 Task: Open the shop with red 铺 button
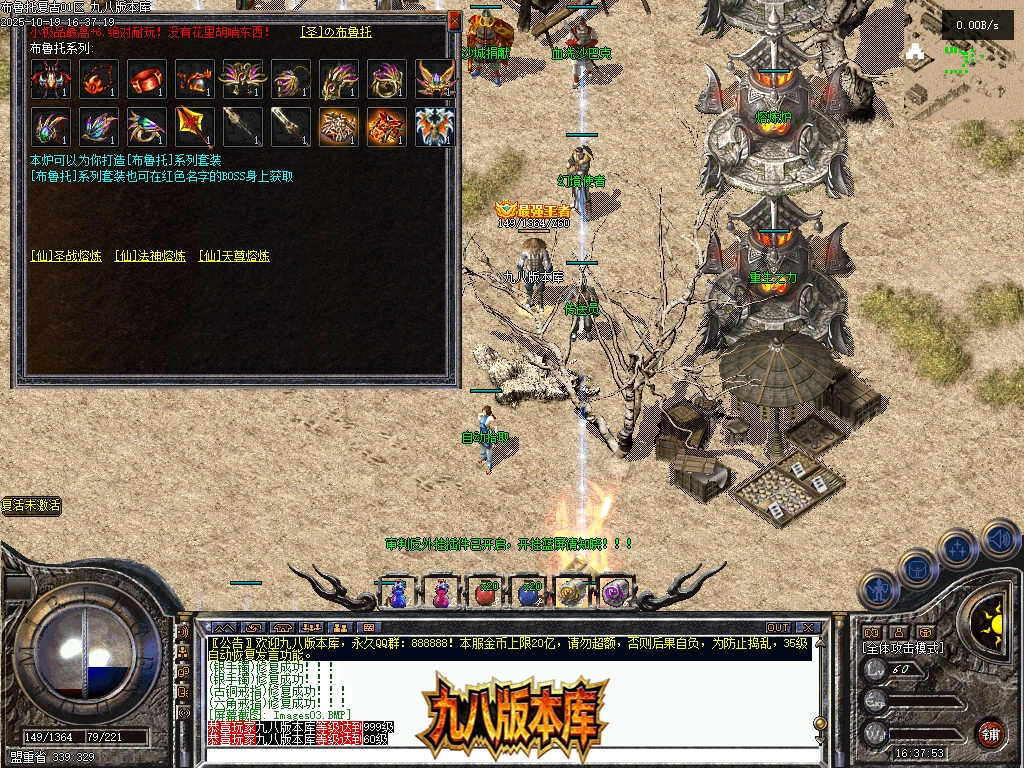click(x=990, y=733)
